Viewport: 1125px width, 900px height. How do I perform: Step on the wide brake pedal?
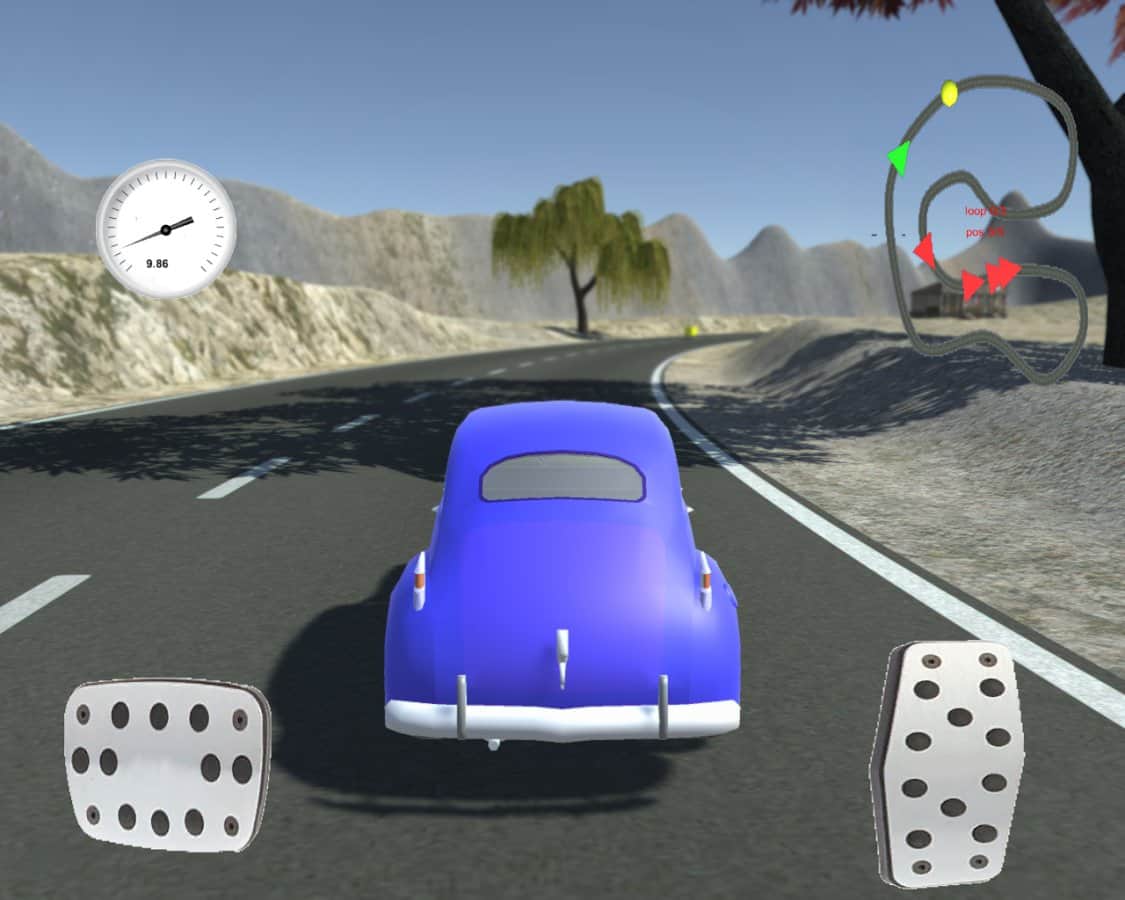tap(167, 765)
